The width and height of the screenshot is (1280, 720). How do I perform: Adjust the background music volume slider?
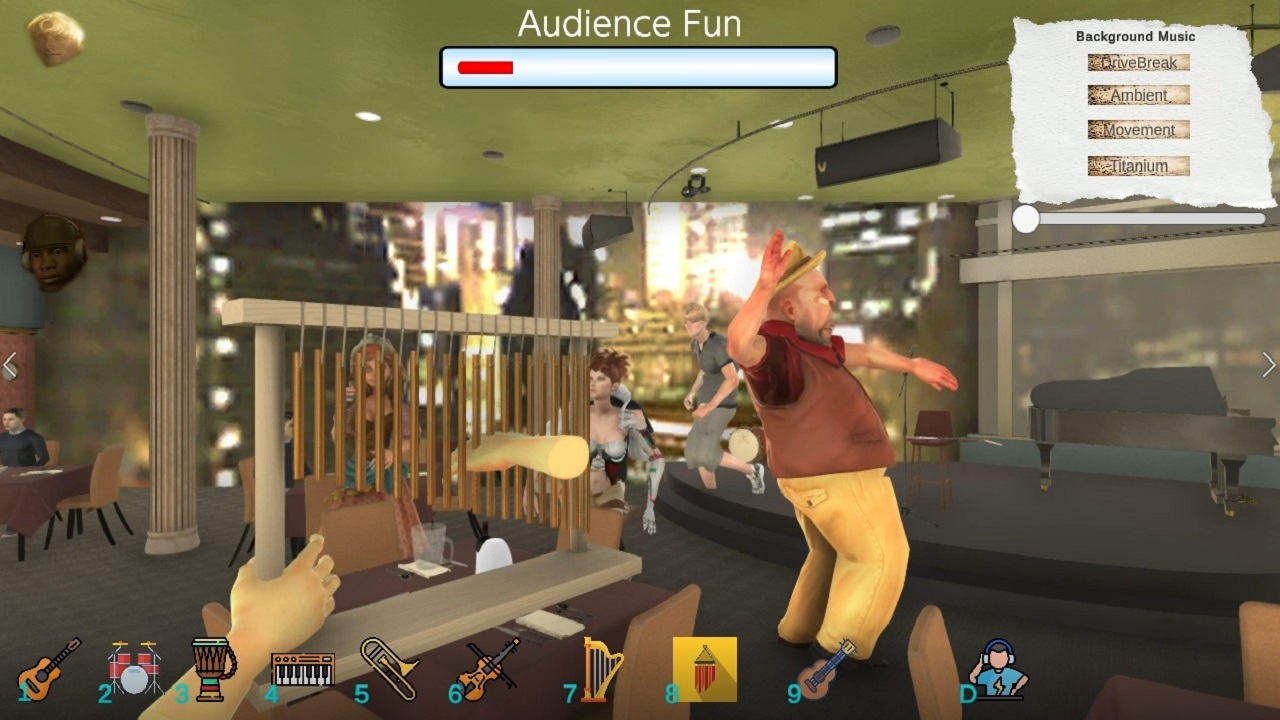pos(1026,221)
